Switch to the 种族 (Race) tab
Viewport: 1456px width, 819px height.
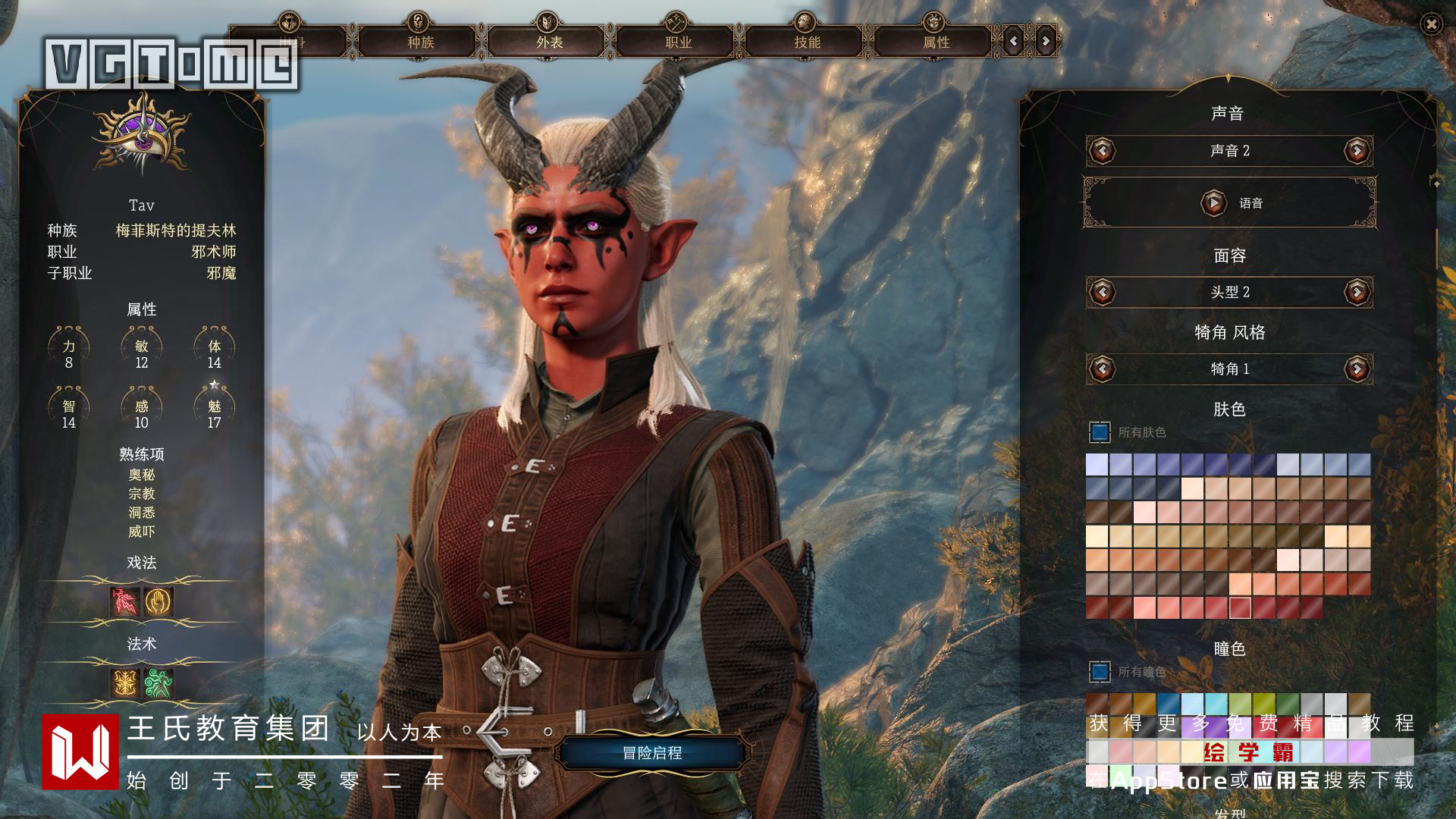[420, 42]
